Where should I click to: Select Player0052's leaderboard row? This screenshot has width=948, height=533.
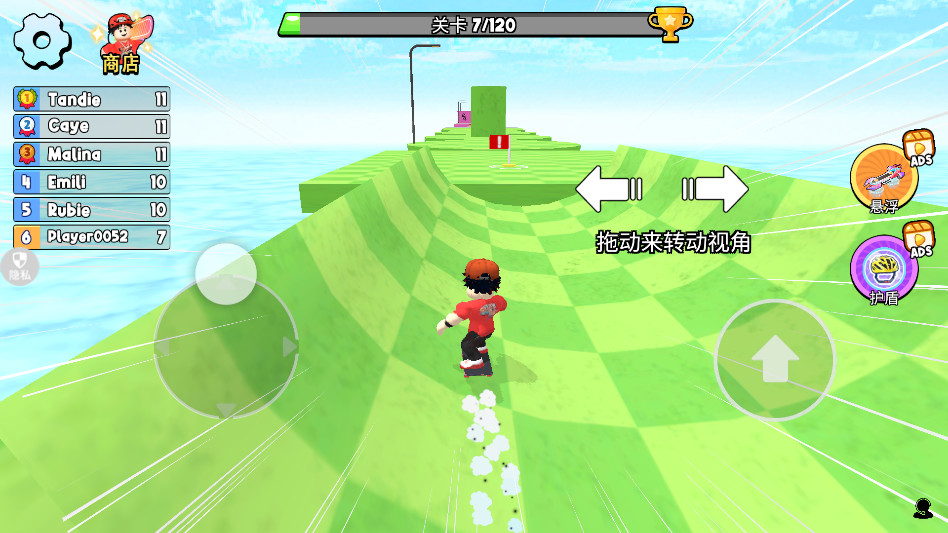[x=92, y=237]
